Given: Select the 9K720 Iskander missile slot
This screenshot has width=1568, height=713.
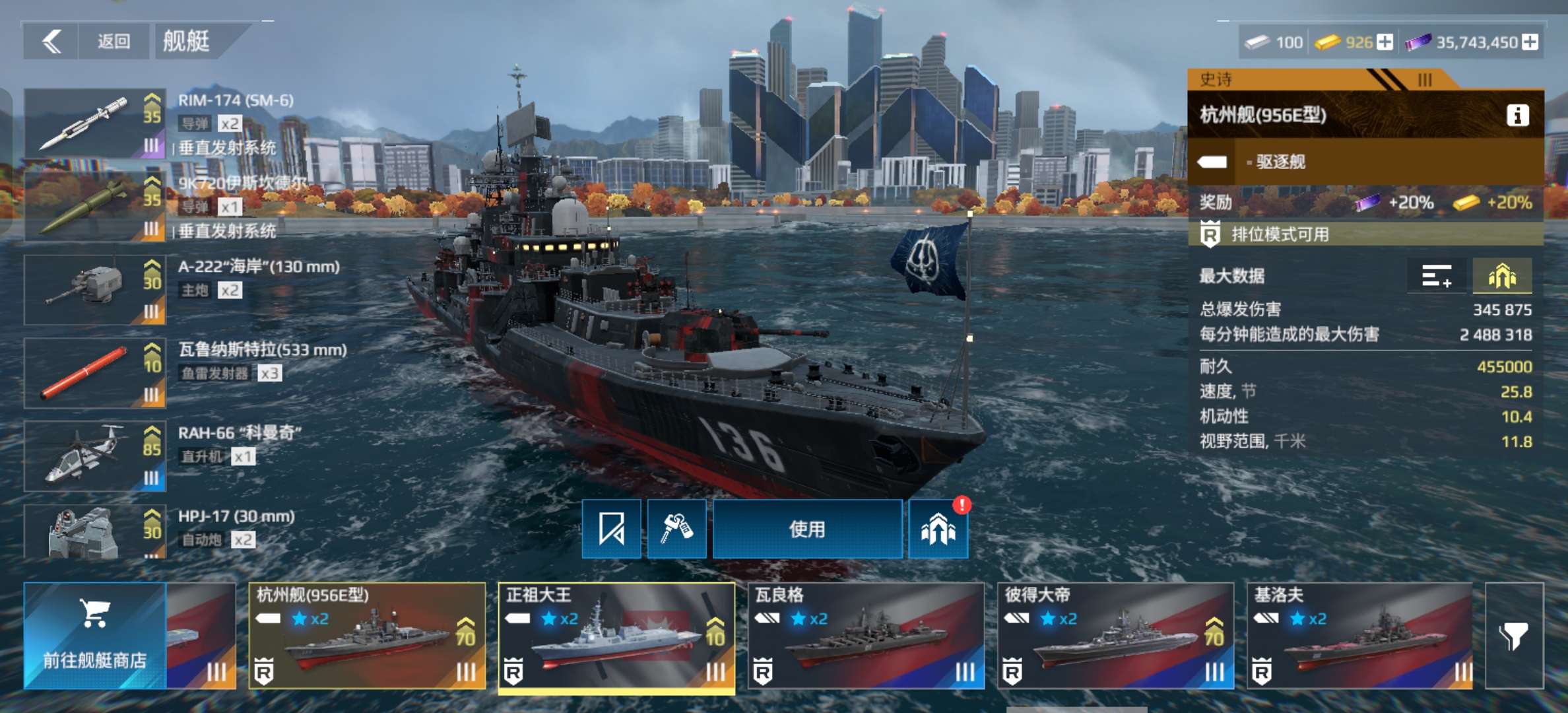Looking at the screenshot, I should (95, 207).
